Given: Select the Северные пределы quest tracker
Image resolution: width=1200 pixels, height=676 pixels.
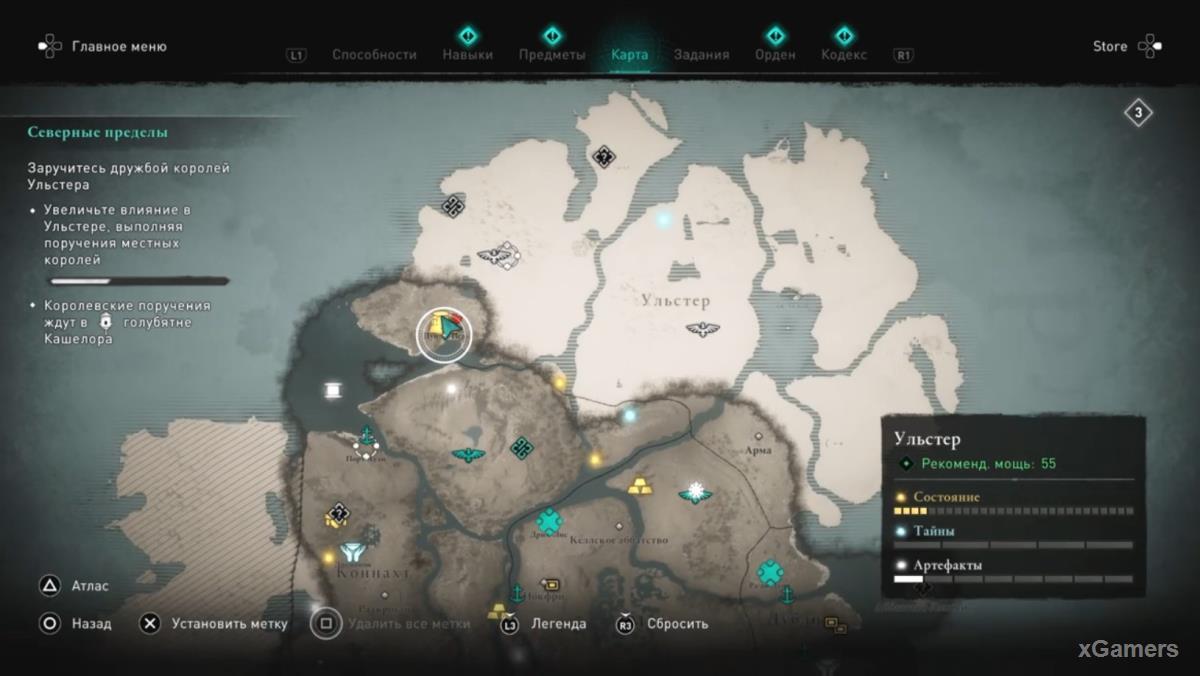Looking at the screenshot, I should pyautogui.click(x=97, y=132).
